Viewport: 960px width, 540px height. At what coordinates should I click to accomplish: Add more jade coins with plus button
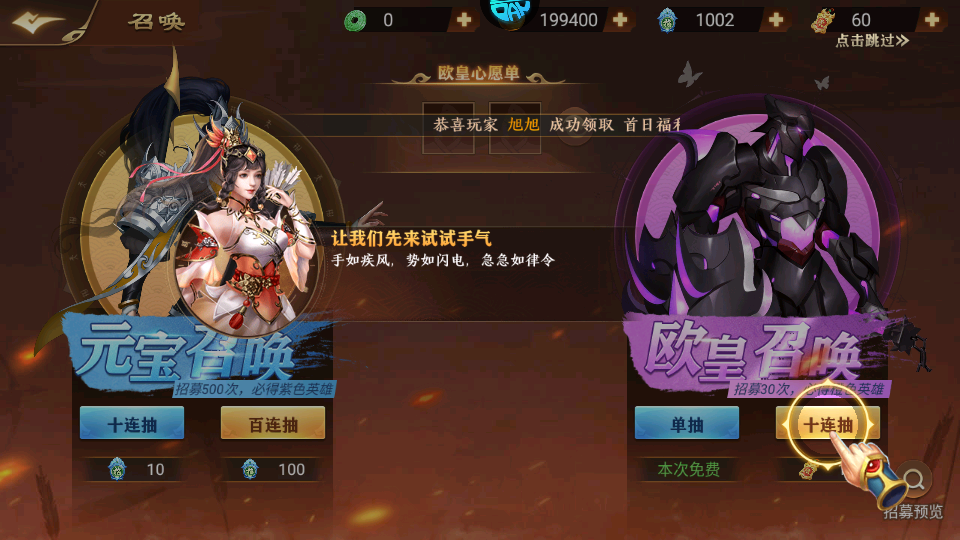tap(464, 20)
